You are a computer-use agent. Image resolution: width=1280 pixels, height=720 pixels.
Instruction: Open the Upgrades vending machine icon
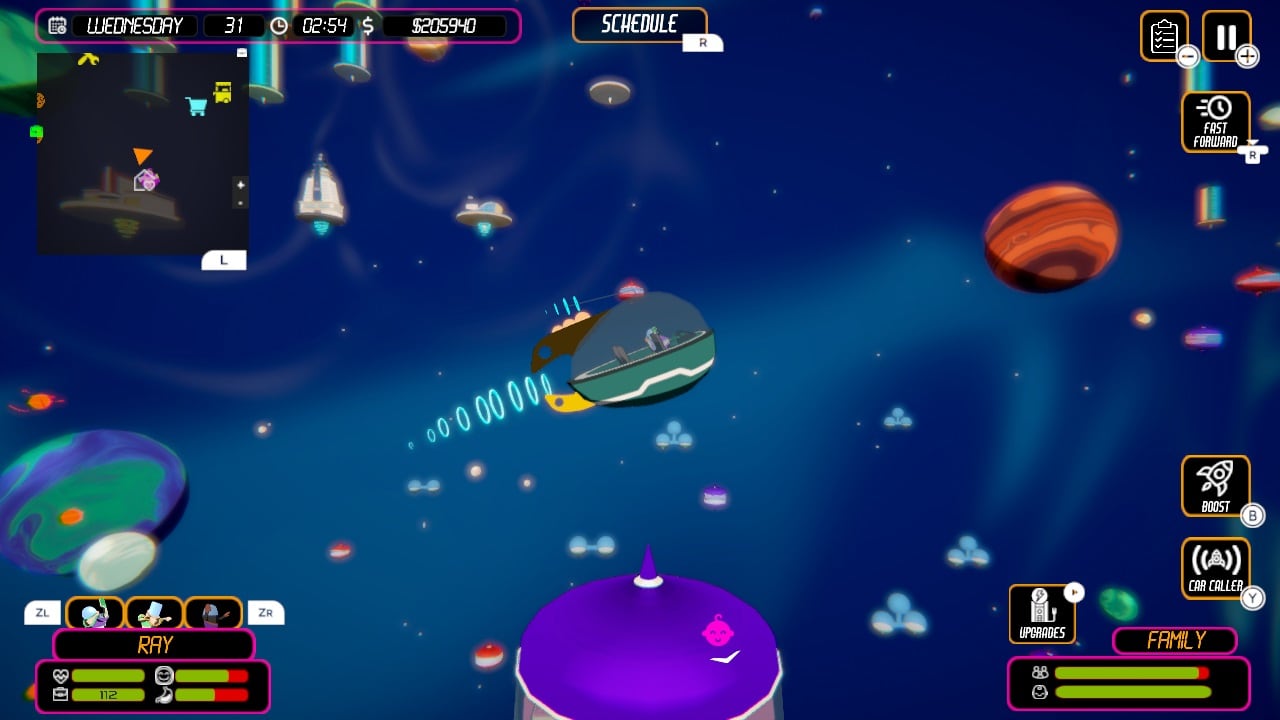click(1042, 612)
